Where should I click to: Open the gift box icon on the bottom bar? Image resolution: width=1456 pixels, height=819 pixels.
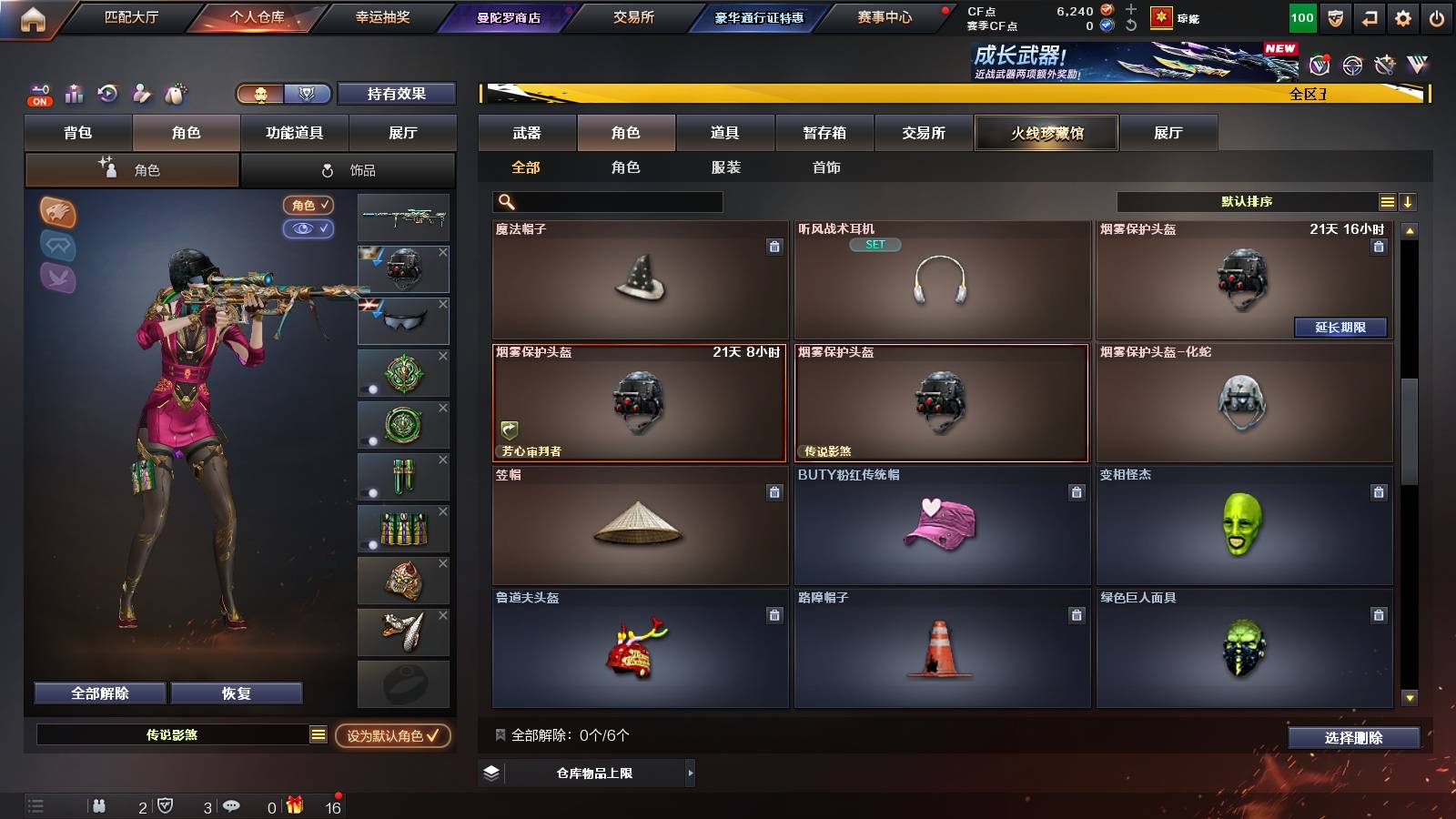click(293, 805)
